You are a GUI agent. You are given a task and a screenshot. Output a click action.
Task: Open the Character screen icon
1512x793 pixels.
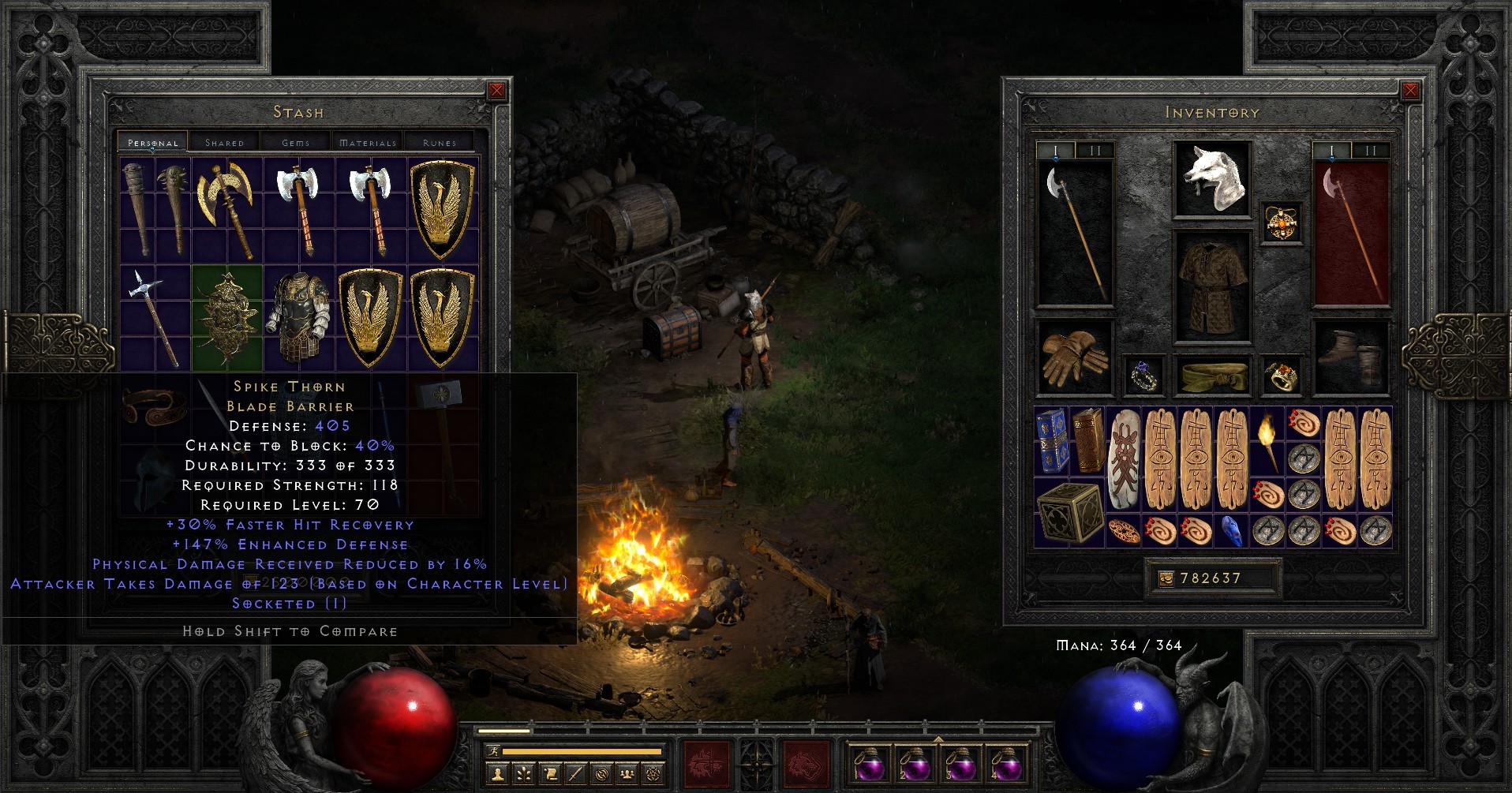pyautogui.click(x=499, y=774)
